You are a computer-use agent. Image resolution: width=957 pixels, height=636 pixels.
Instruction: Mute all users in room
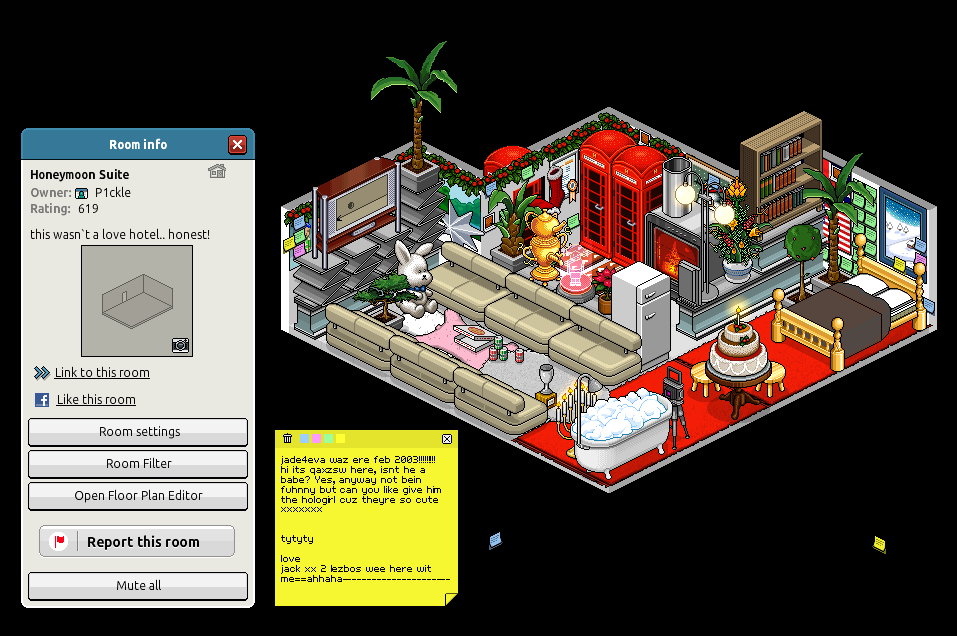[138, 586]
